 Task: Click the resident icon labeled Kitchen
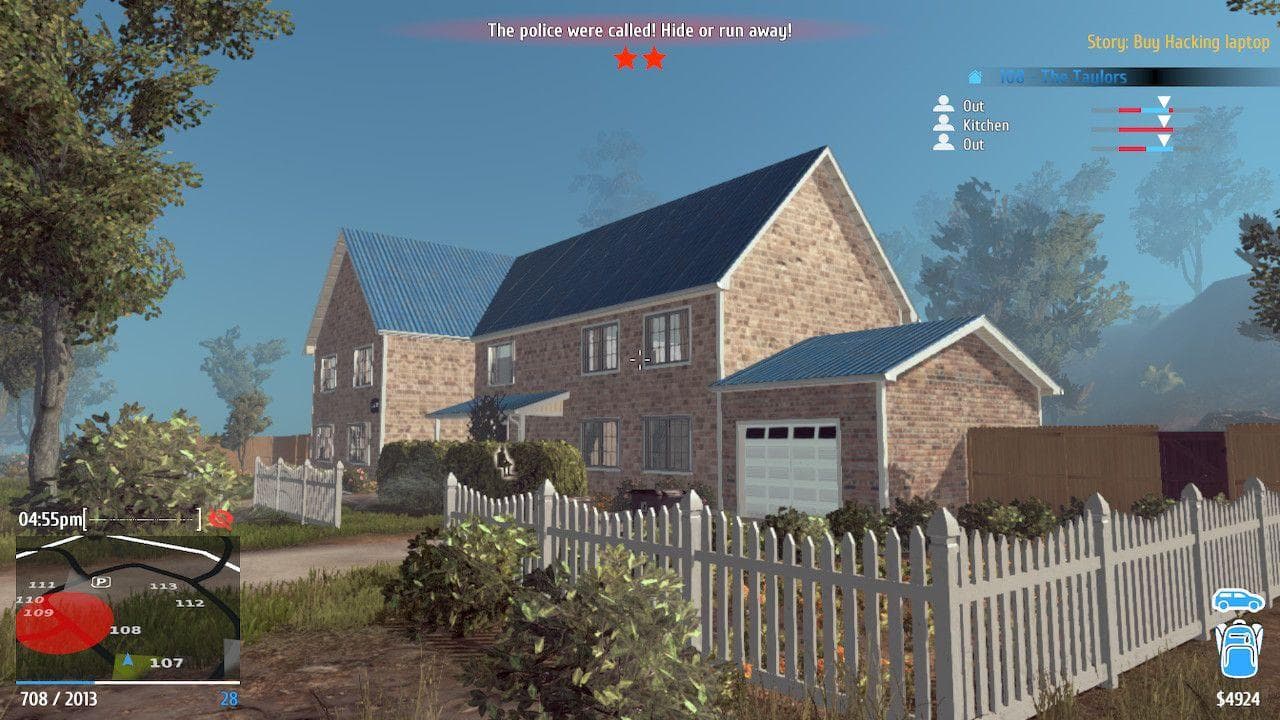(x=943, y=124)
